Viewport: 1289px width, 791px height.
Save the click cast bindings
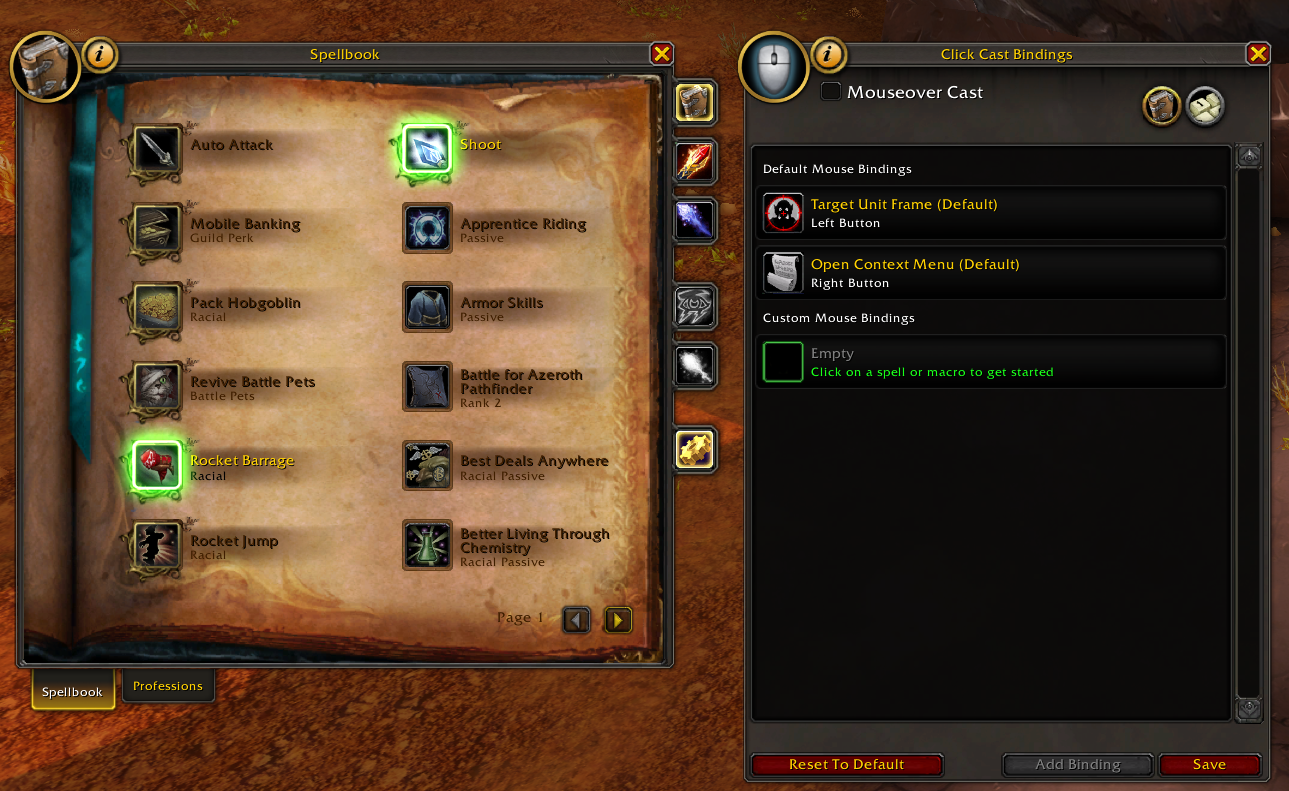[1209, 764]
